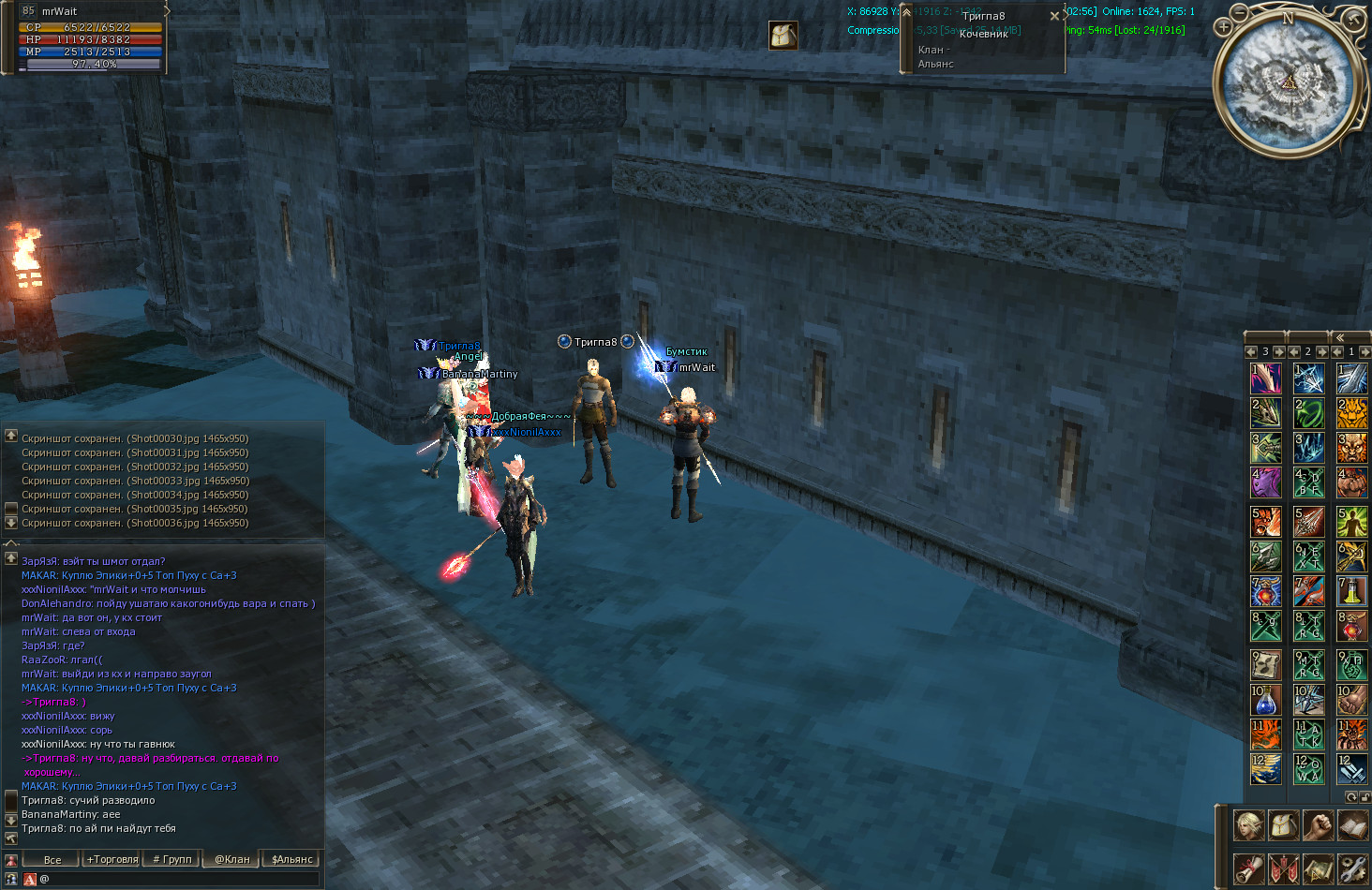Open the skills book icon
Image resolution: width=1372 pixels, height=890 pixels.
click(1352, 825)
